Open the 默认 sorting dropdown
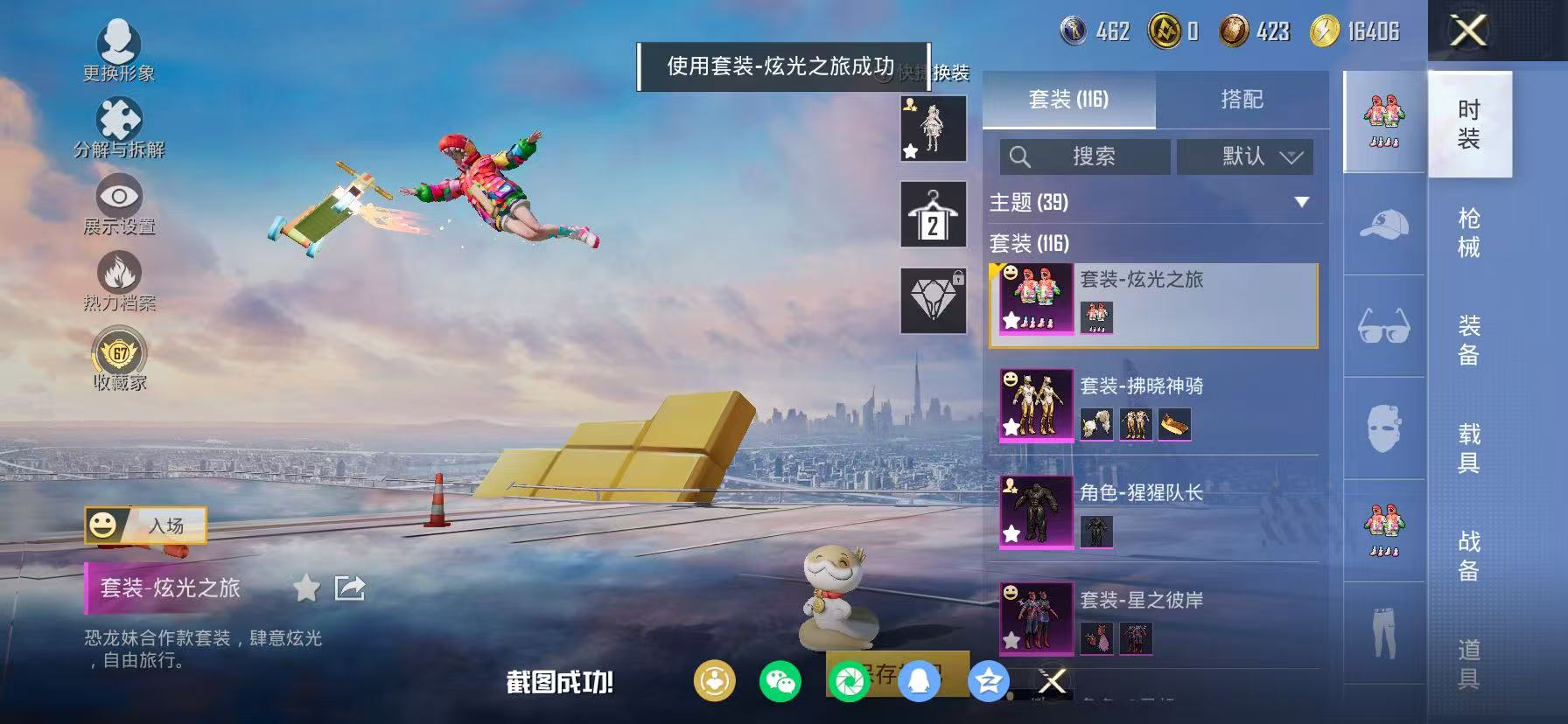1568x724 pixels. tap(1246, 157)
